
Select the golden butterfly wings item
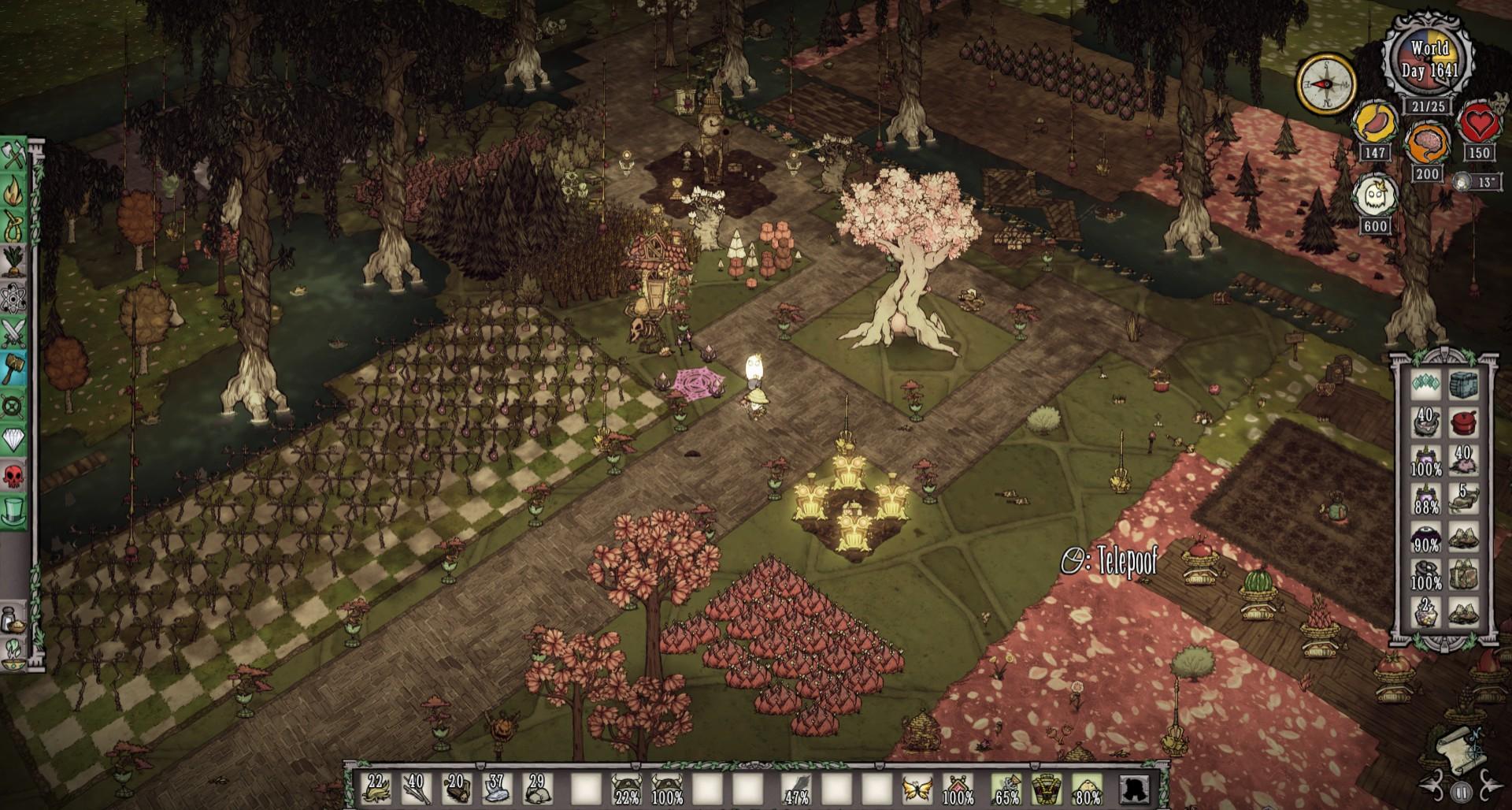click(917, 788)
